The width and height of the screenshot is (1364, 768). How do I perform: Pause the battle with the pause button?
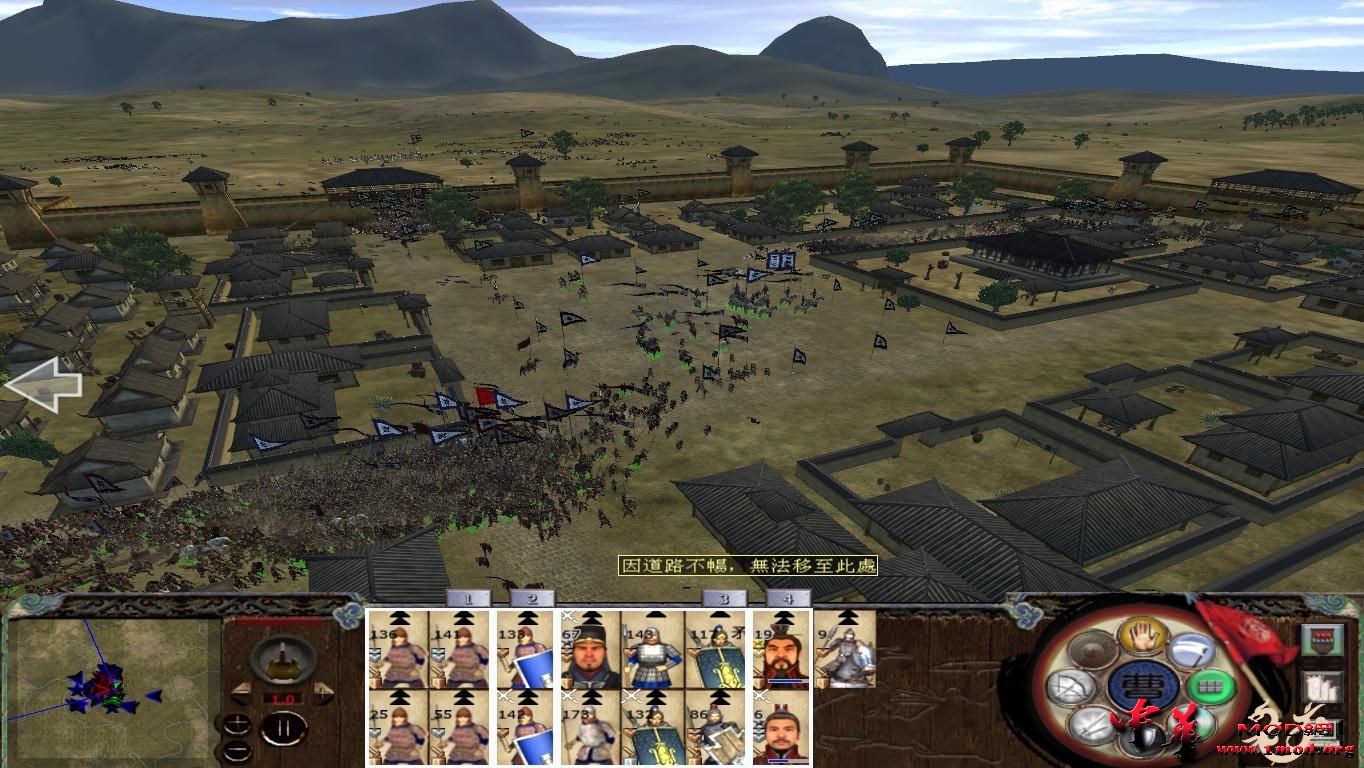[x=285, y=727]
